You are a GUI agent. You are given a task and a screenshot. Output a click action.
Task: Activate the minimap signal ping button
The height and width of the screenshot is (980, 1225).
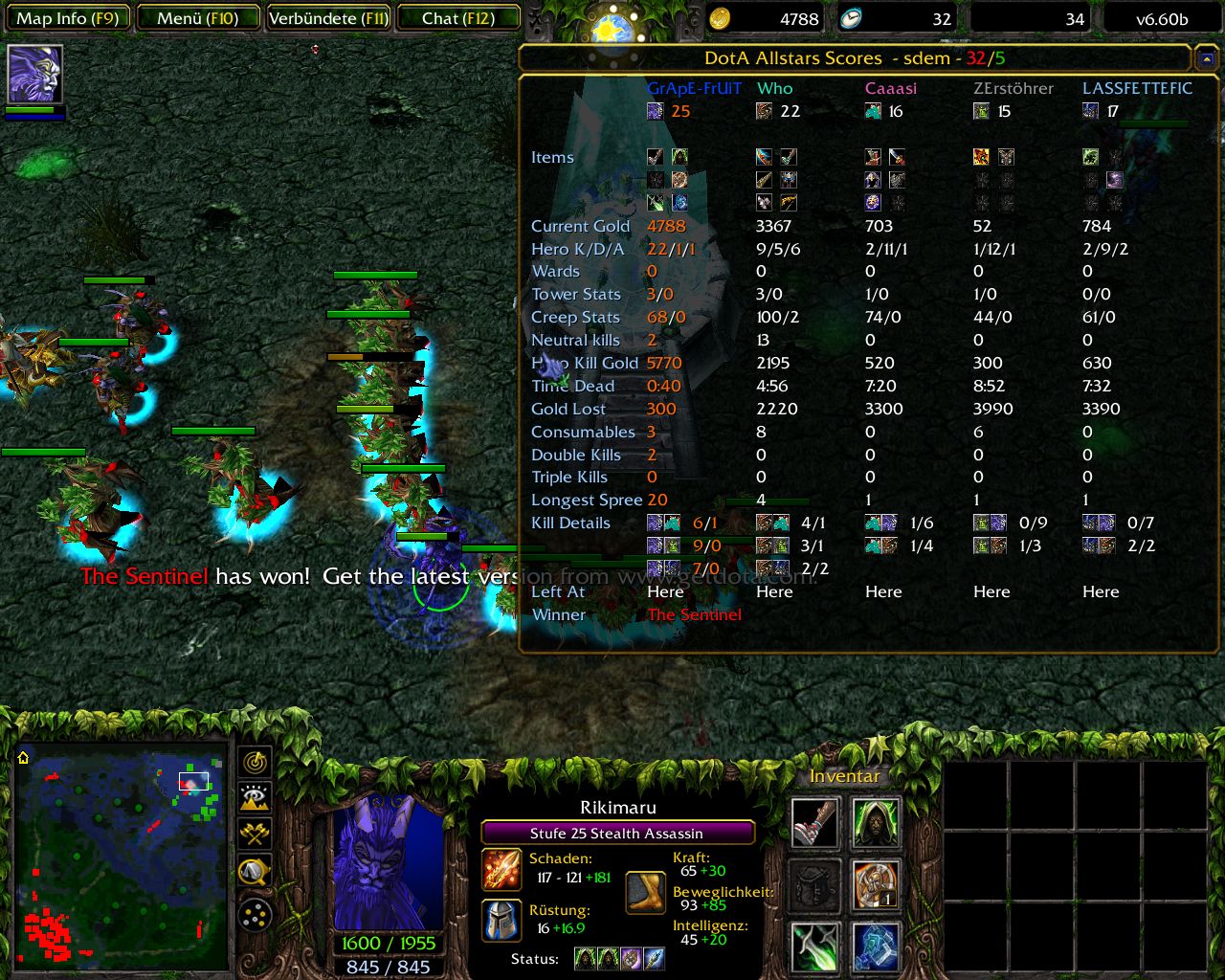pos(255,763)
